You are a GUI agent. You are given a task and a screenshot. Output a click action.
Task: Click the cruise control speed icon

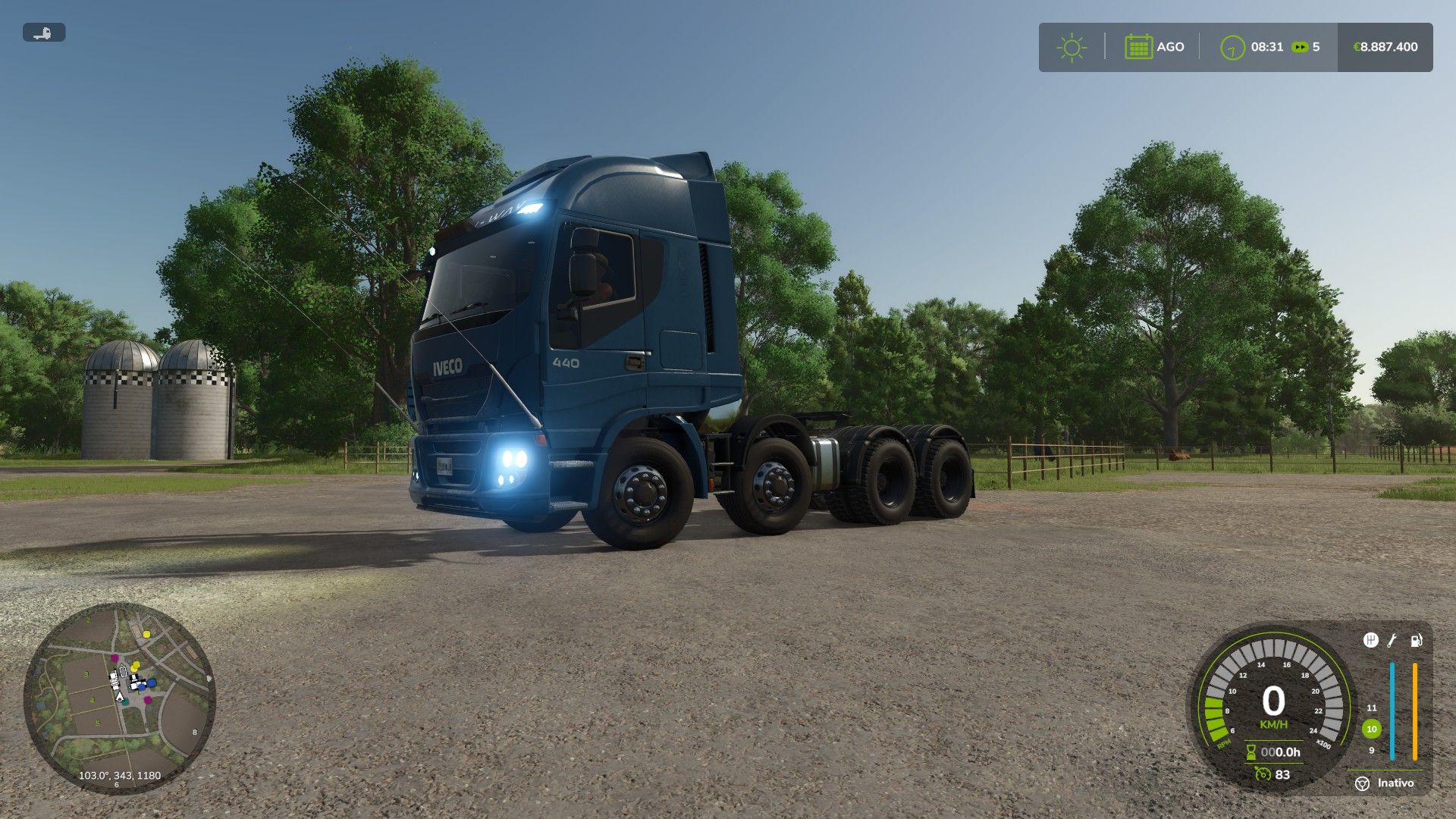(1263, 774)
